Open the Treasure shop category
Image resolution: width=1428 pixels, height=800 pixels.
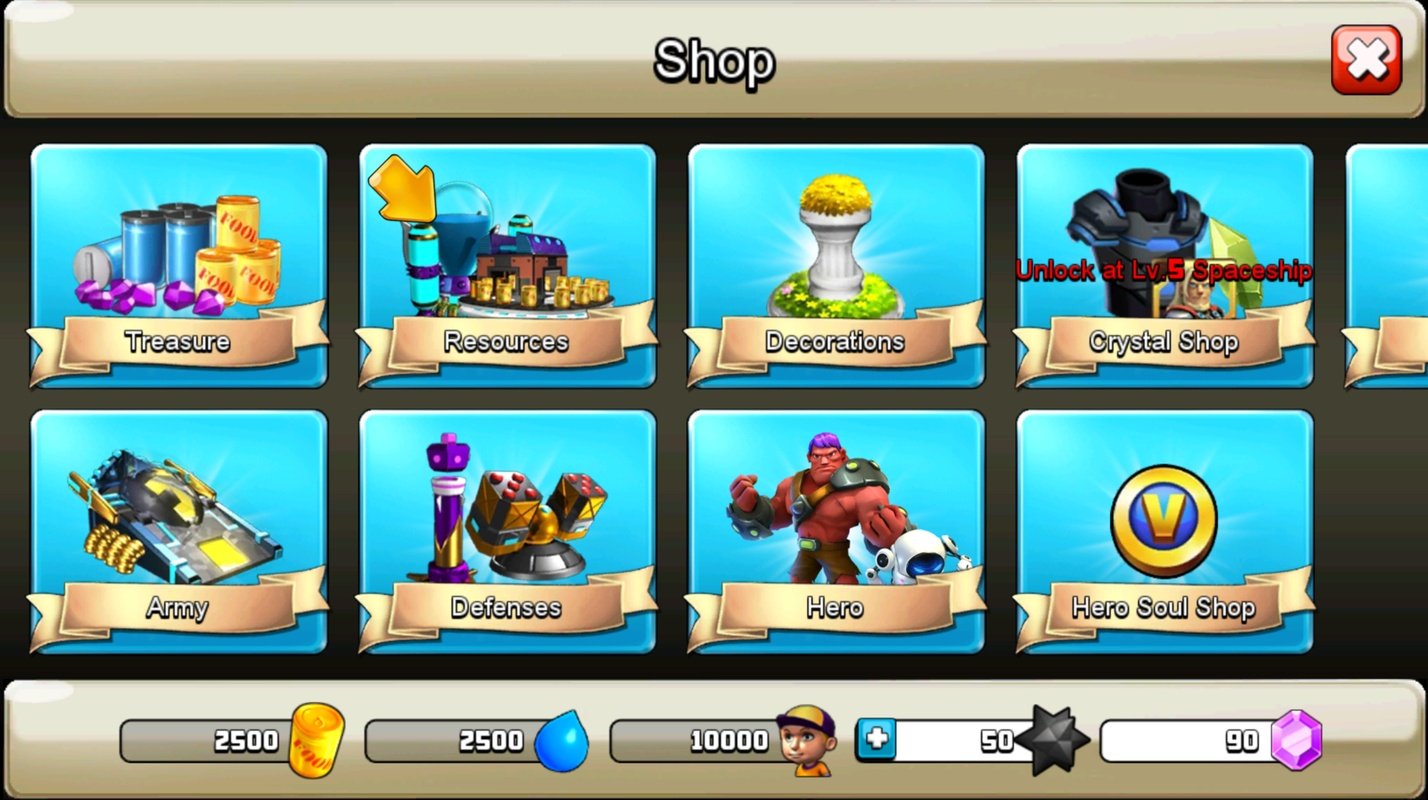[178, 265]
